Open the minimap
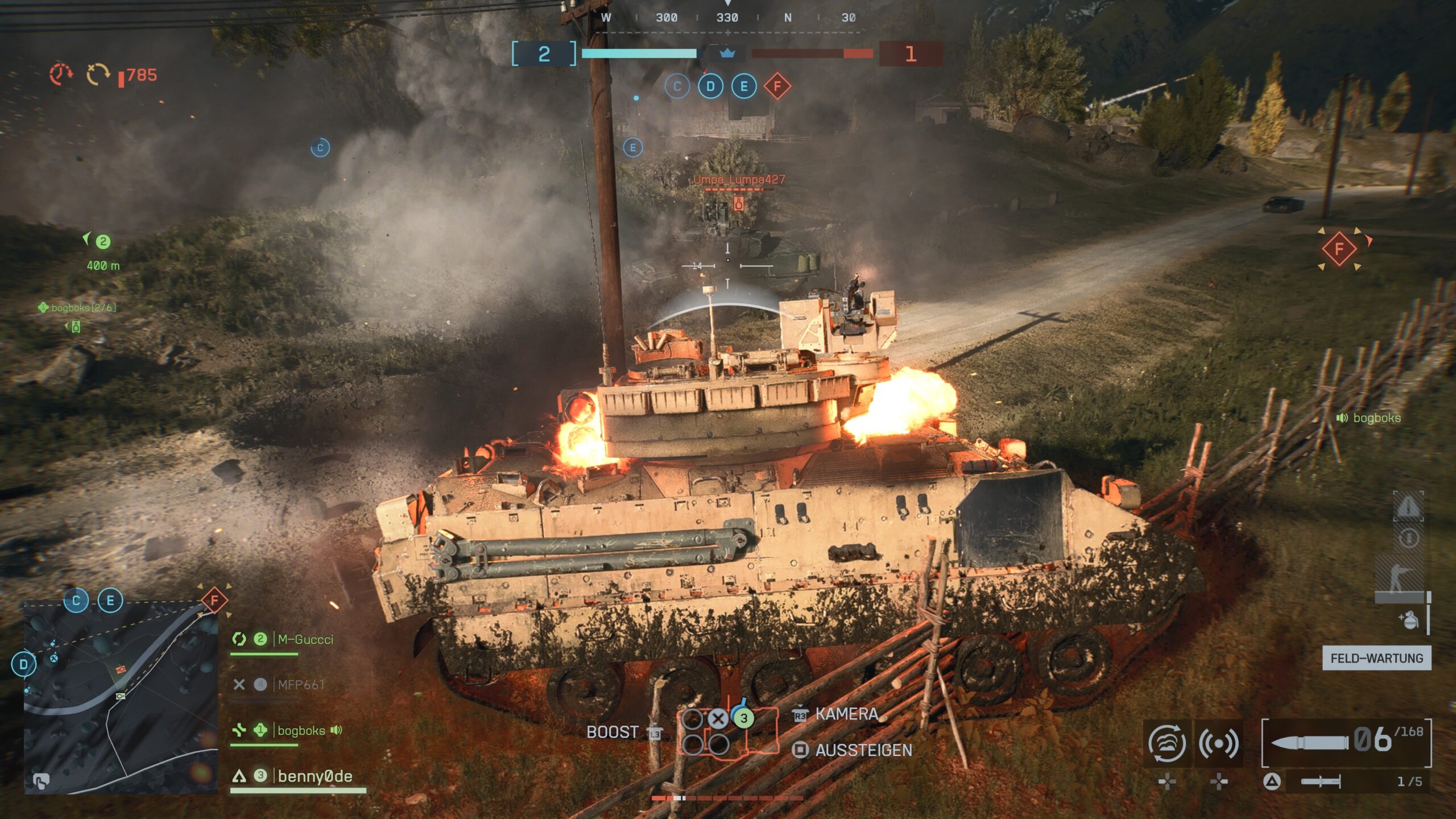The width and height of the screenshot is (1456, 819). (121, 697)
